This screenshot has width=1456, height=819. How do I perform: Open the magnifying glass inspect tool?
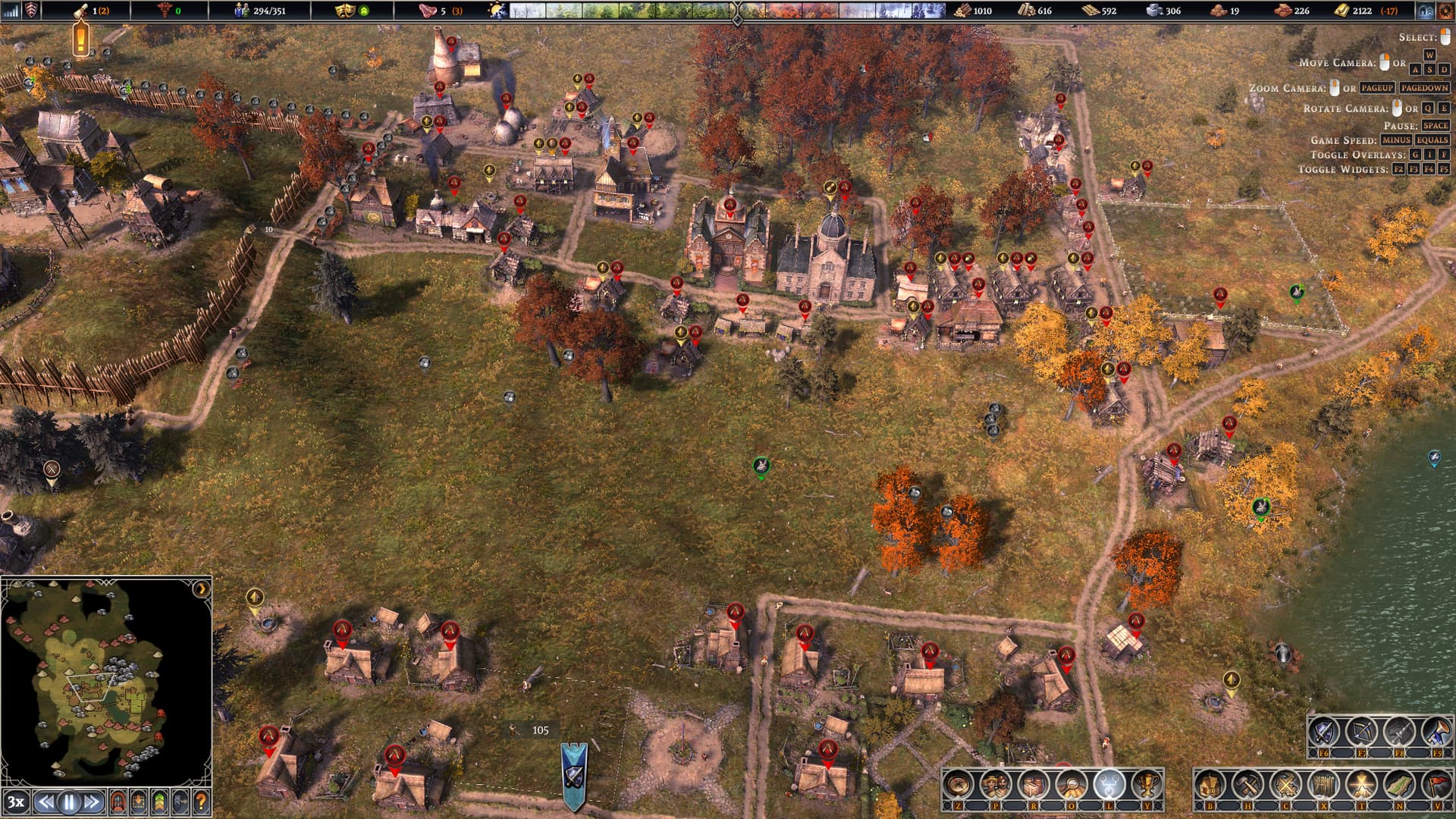[1071, 786]
